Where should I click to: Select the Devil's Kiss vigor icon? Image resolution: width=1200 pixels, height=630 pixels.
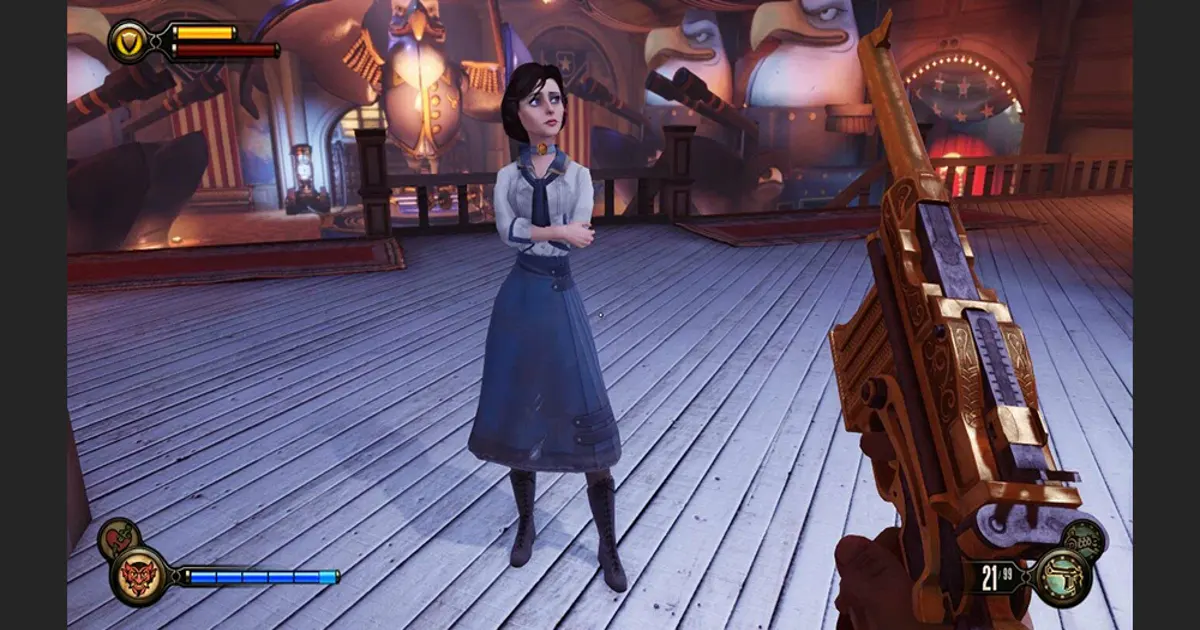138,577
